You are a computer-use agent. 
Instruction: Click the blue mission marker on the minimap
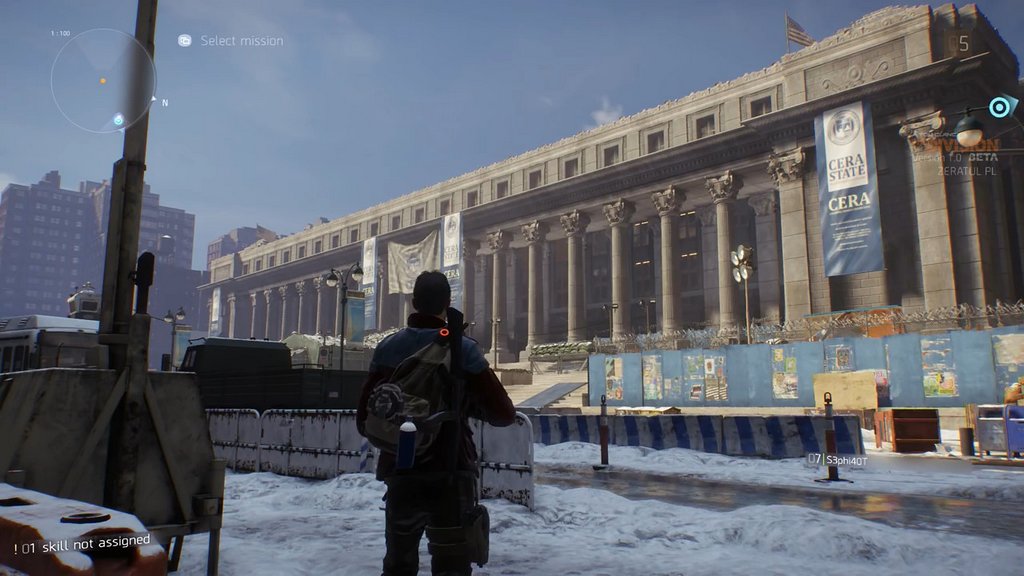[118, 120]
